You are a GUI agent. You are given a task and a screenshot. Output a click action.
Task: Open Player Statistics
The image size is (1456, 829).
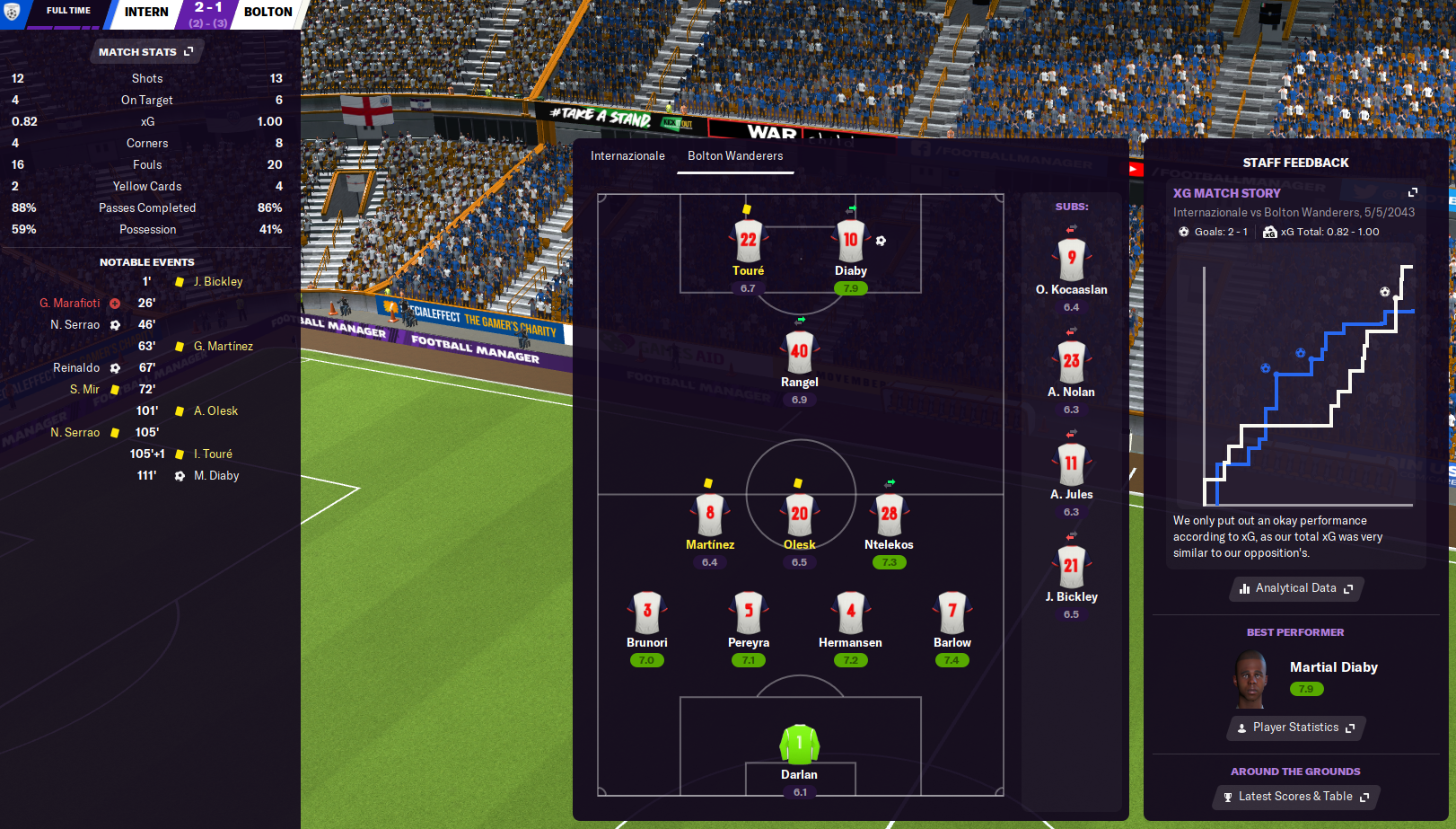click(1295, 728)
